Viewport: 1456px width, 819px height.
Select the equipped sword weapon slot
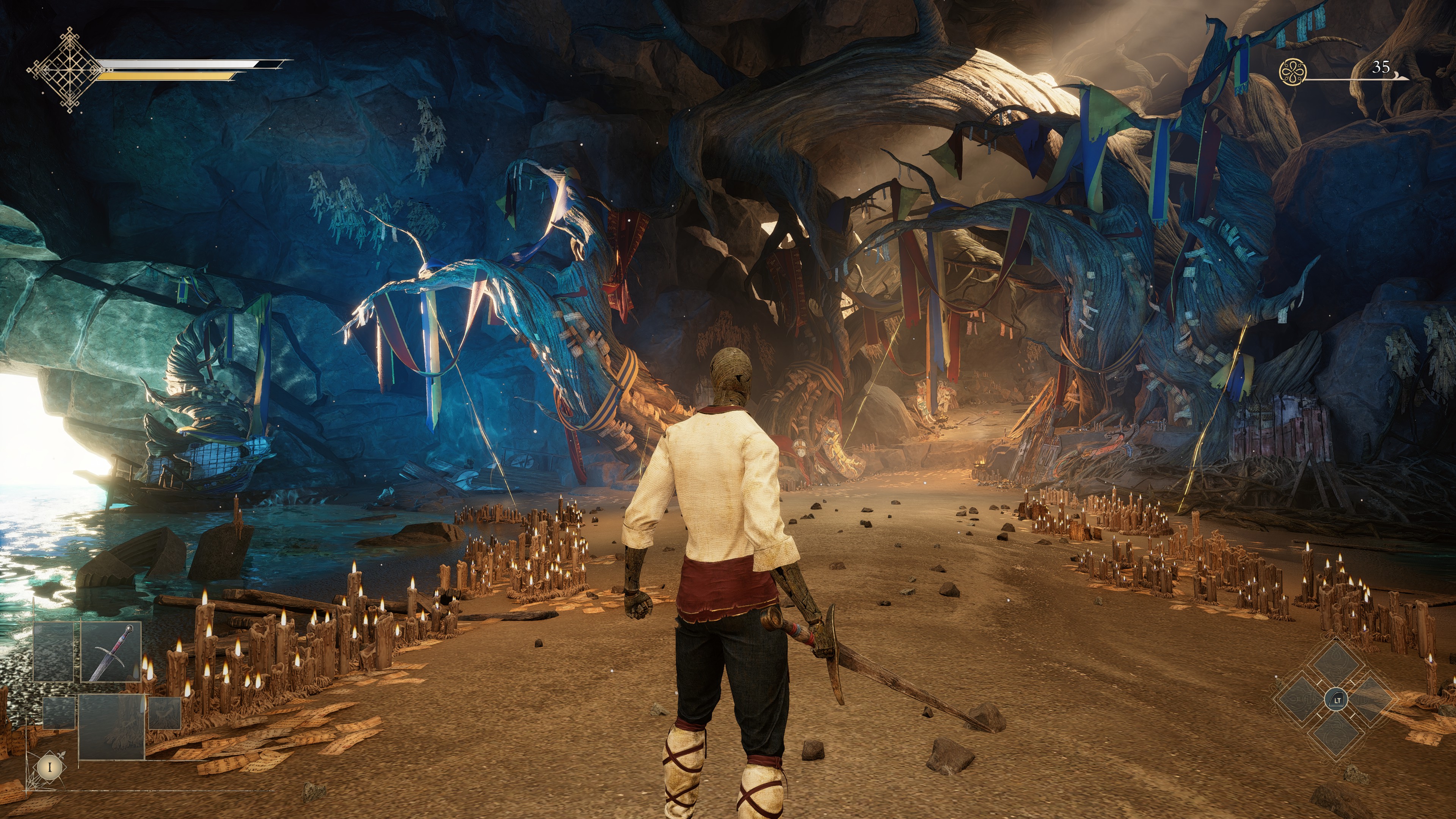click(111, 652)
